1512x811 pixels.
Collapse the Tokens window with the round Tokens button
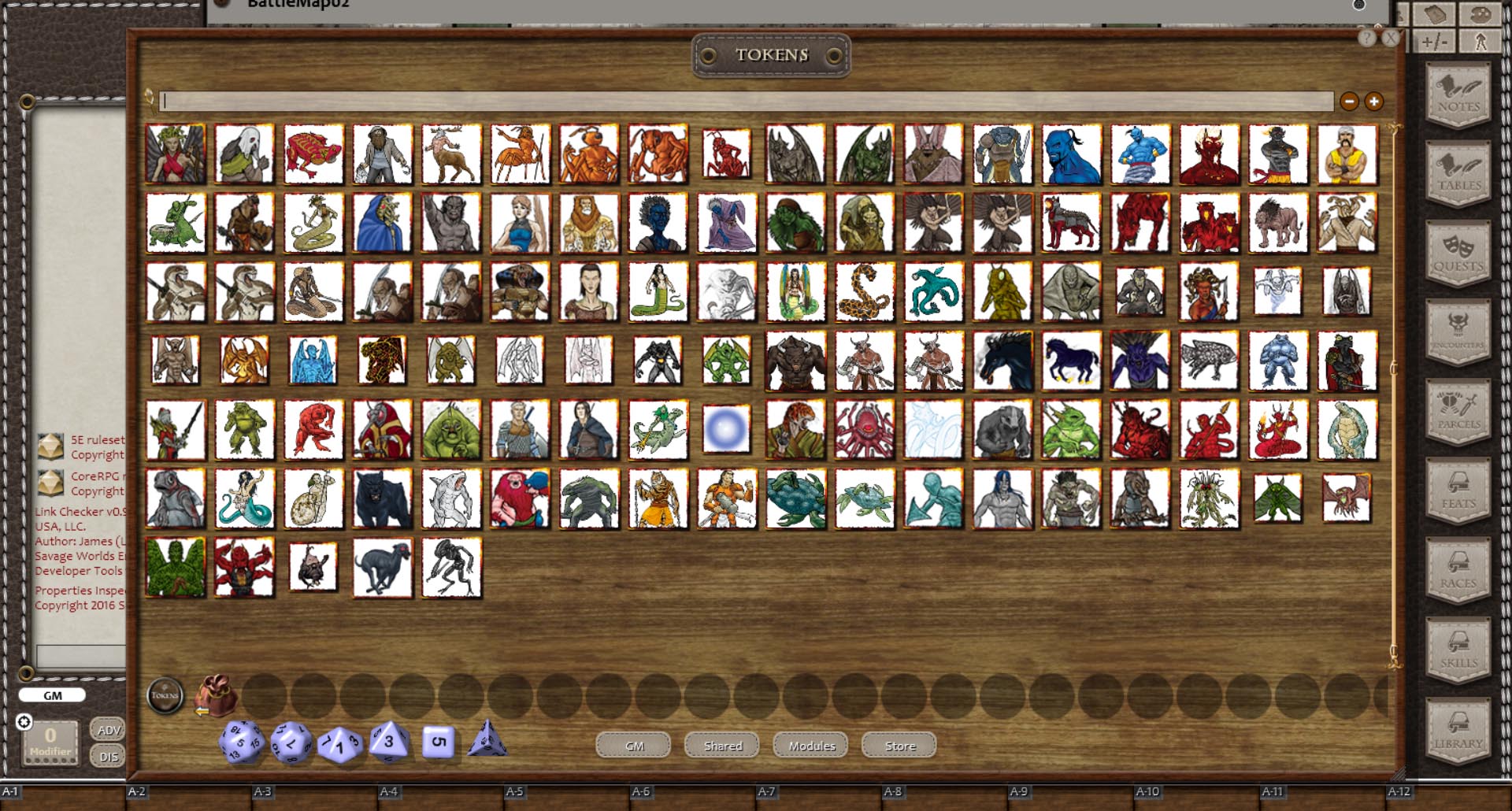(165, 696)
